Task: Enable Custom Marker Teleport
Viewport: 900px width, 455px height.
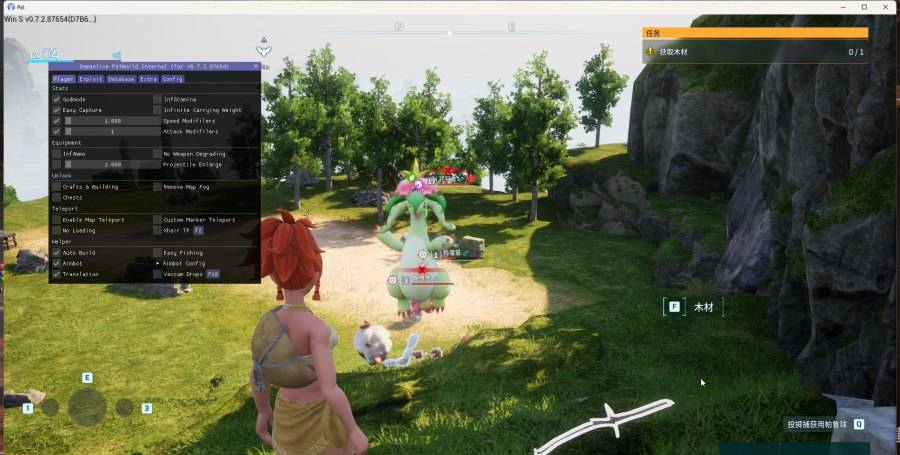Action: tap(157, 219)
